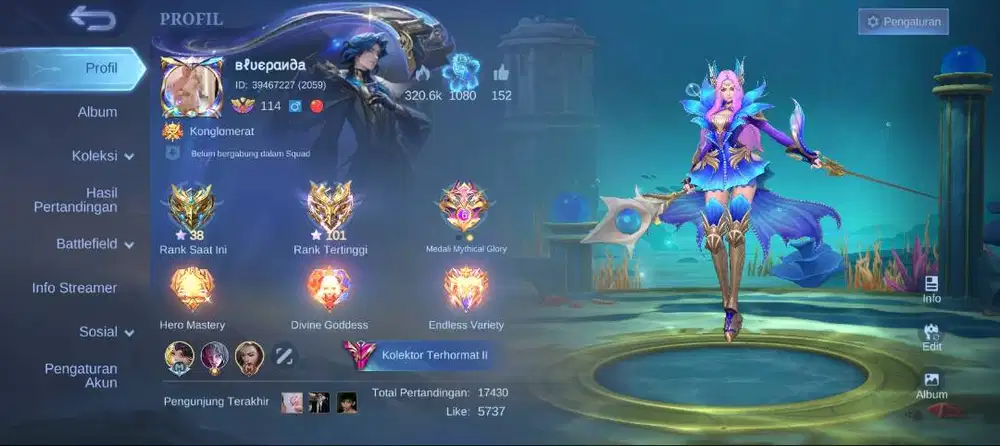This screenshot has width=1000, height=446.
Task: Show the Info Streamer tab
Action: [x=74, y=288]
